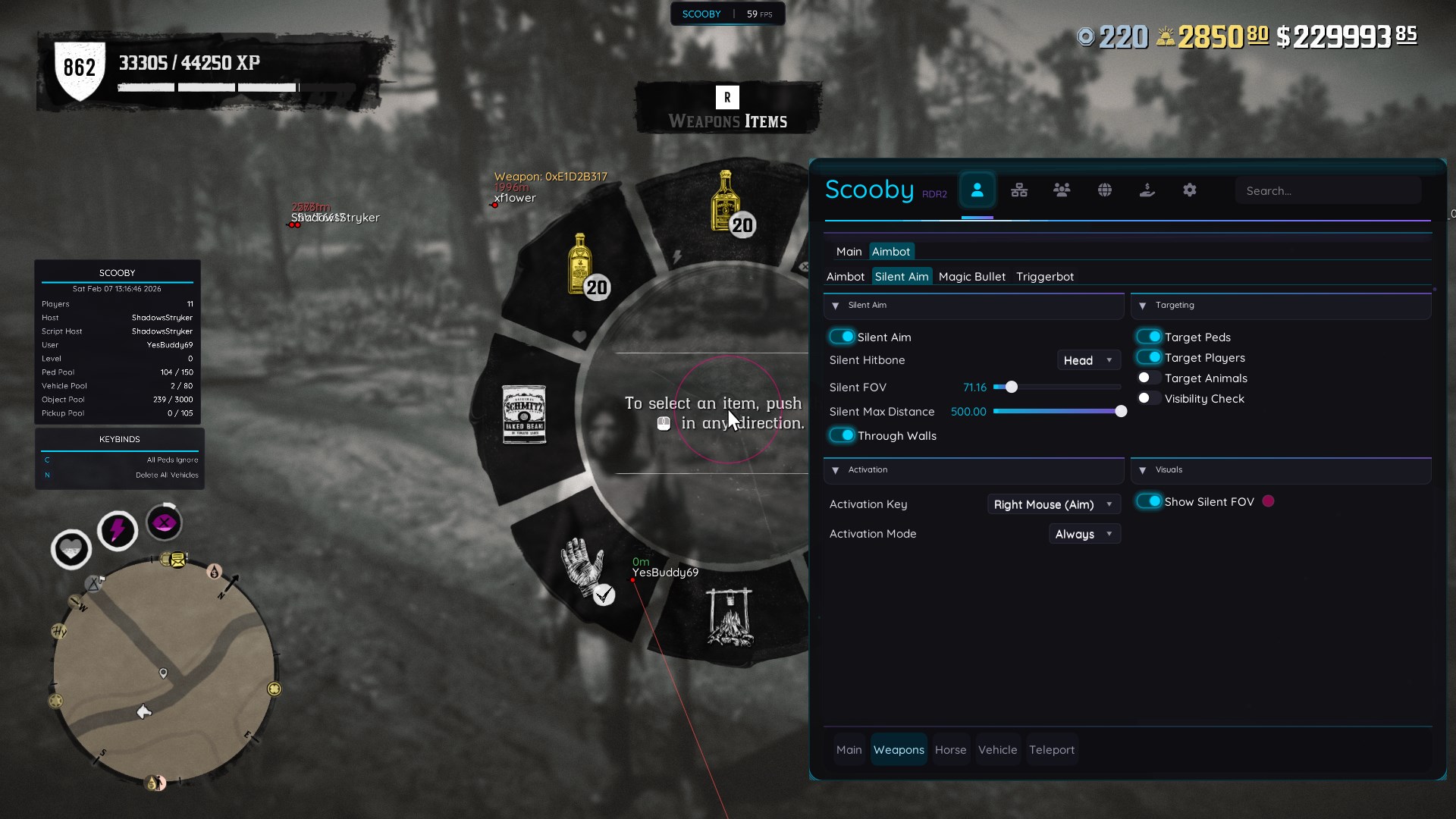Viewport: 1456px width, 819px height.
Task: Switch to the Horse tab
Action: click(950, 750)
